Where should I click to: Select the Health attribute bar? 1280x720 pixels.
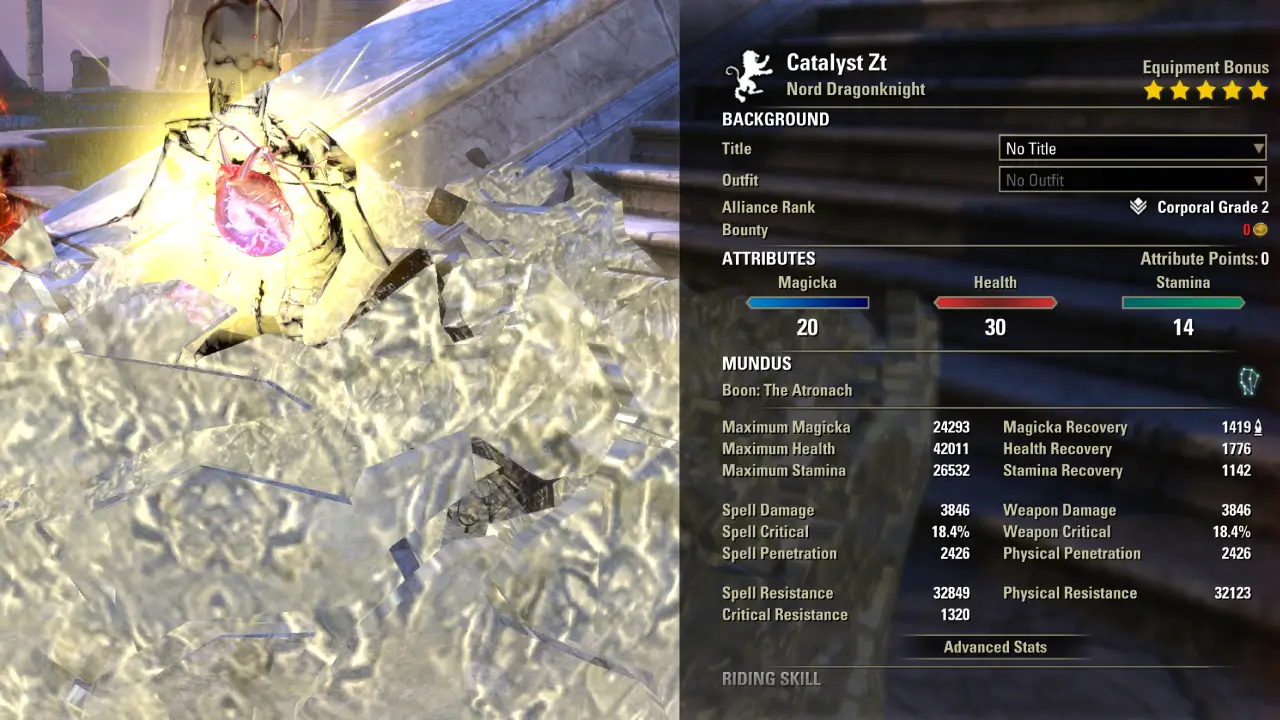pos(995,303)
